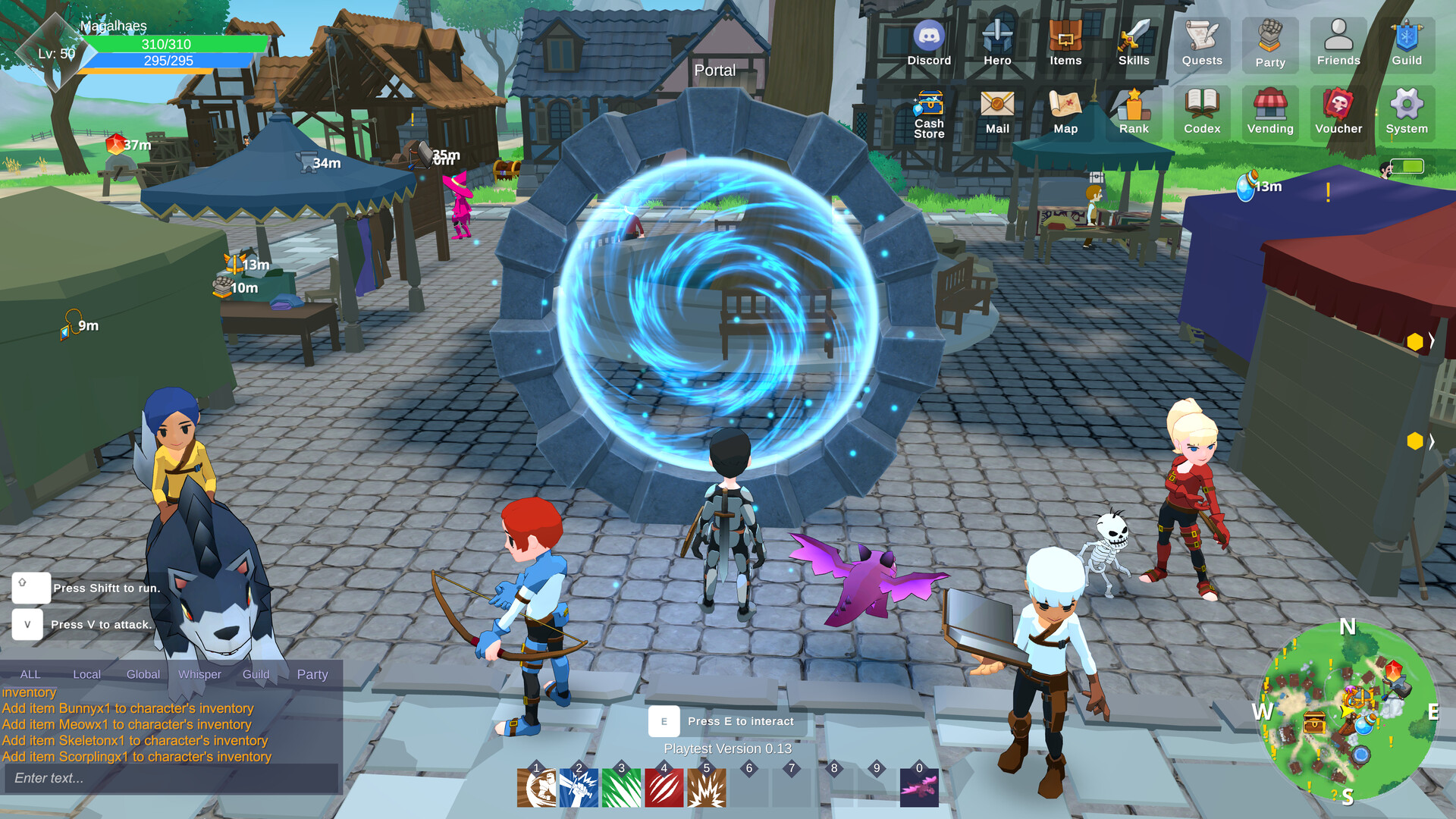The width and height of the screenshot is (1456, 819).
Task: Select the Whisper chat tab
Action: 199,673
